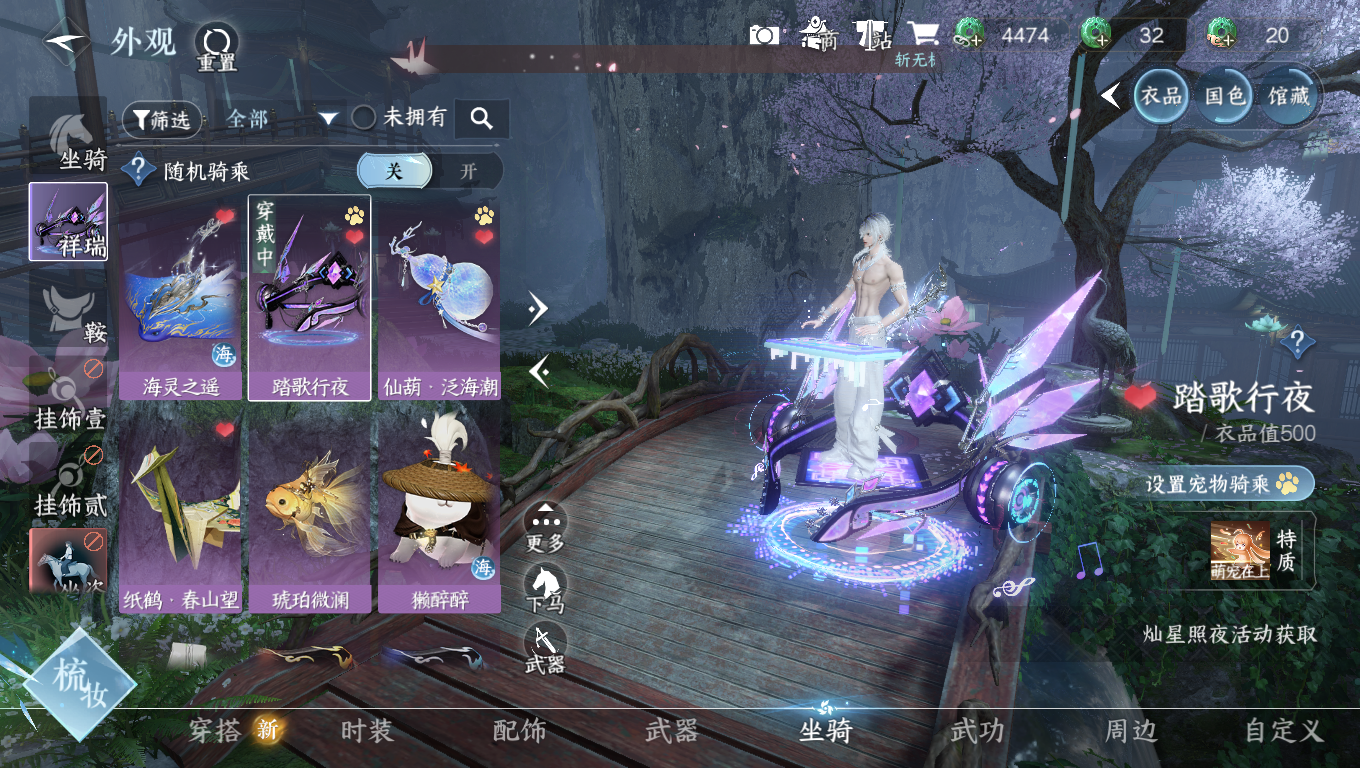This screenshot has width=1360, height=768.
Task: Switch to the 鞍 saddle category
Action: coord(69,312)
